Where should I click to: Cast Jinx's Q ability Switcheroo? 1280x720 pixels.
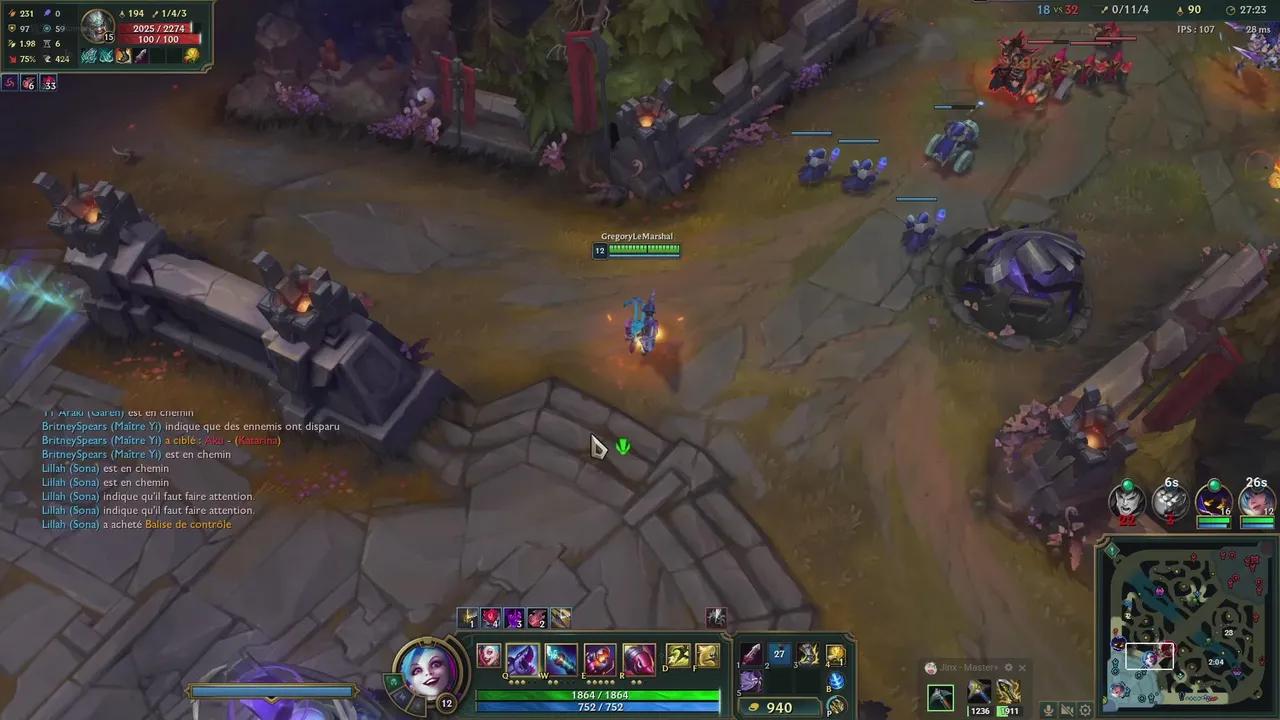coord(522,655)
